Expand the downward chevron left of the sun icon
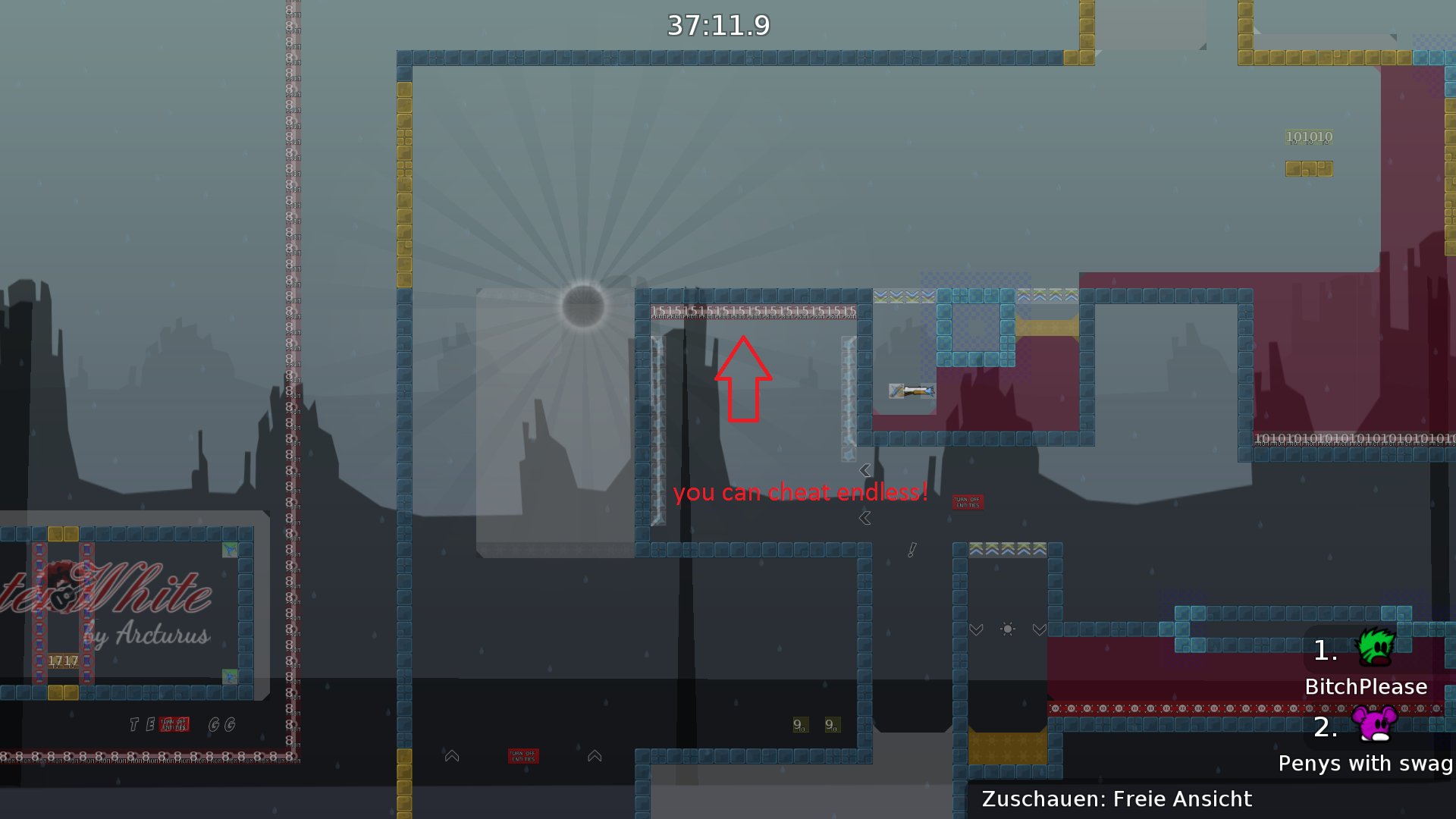 tap(976, 629)
